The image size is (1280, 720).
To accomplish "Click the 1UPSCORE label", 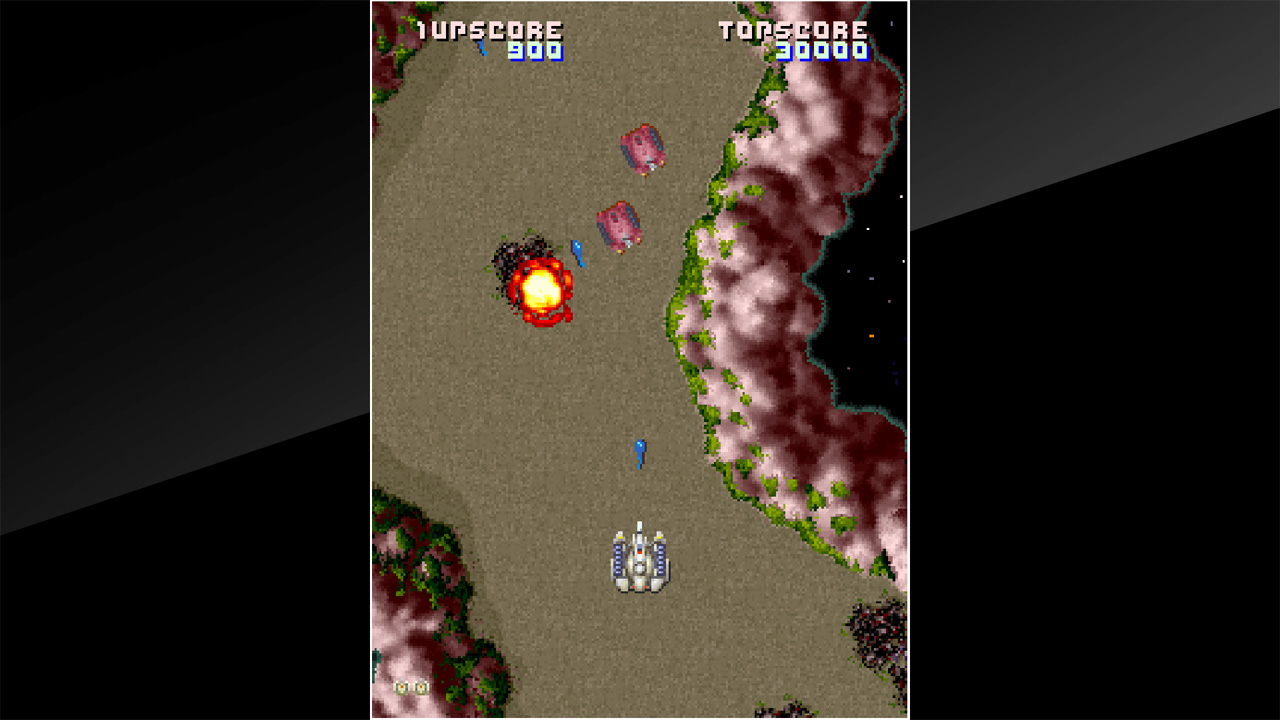I will [490, 30].
